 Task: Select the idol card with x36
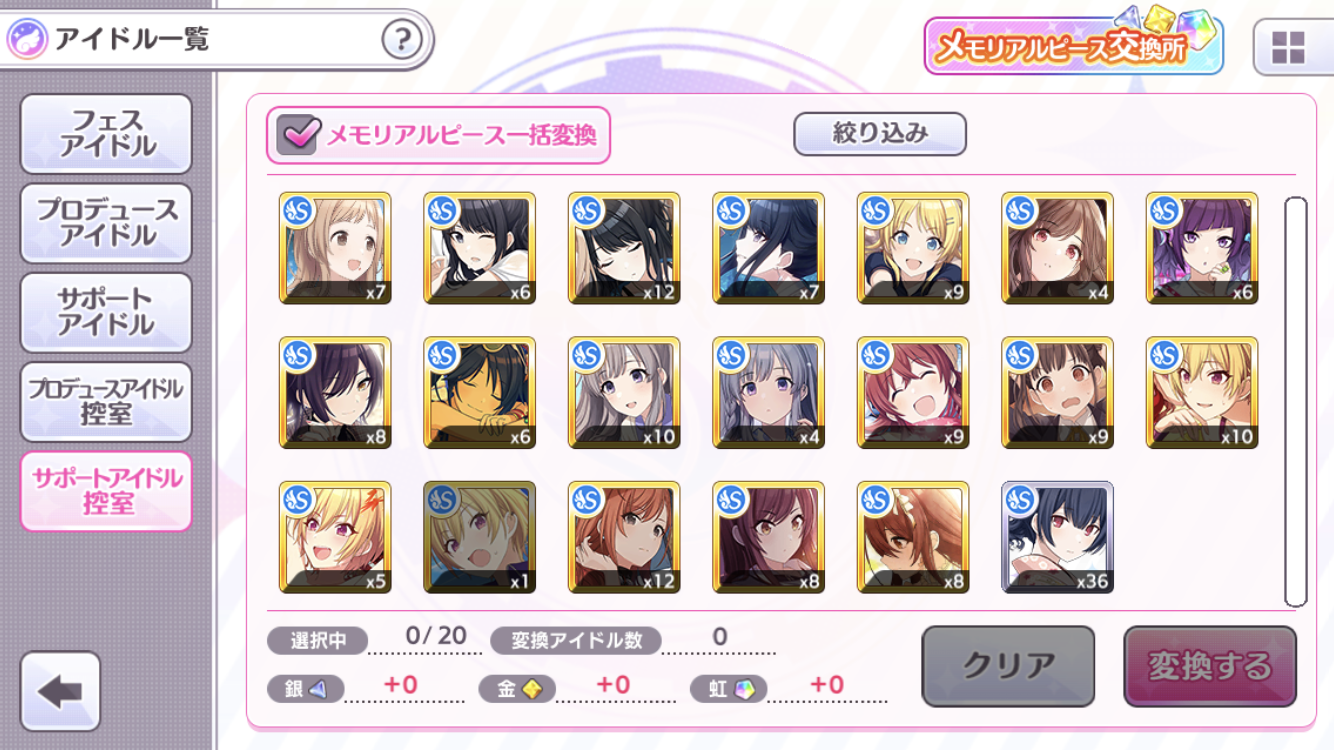[1057, 537]
